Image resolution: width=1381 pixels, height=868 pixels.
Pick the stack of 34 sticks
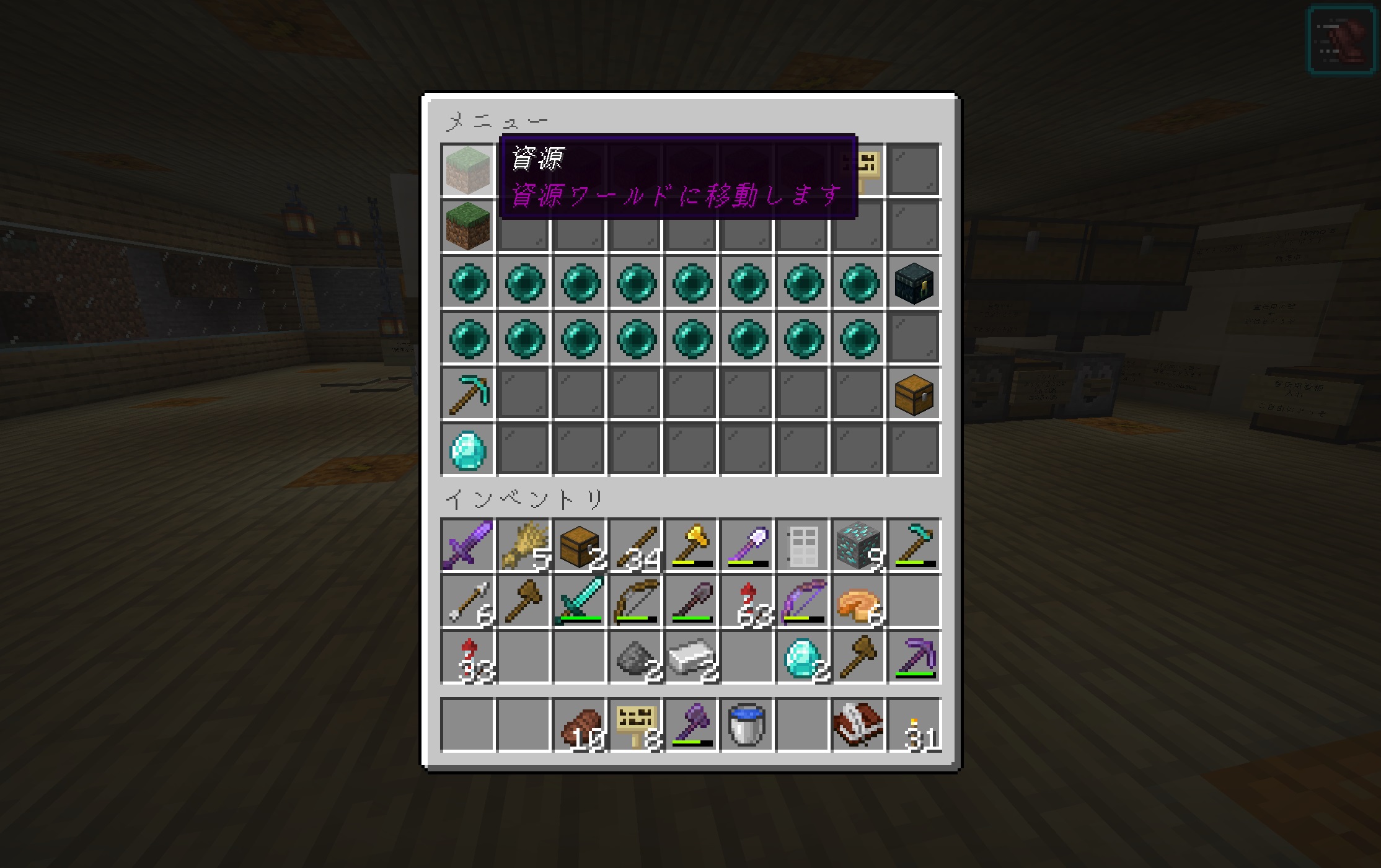click(635, 545)
